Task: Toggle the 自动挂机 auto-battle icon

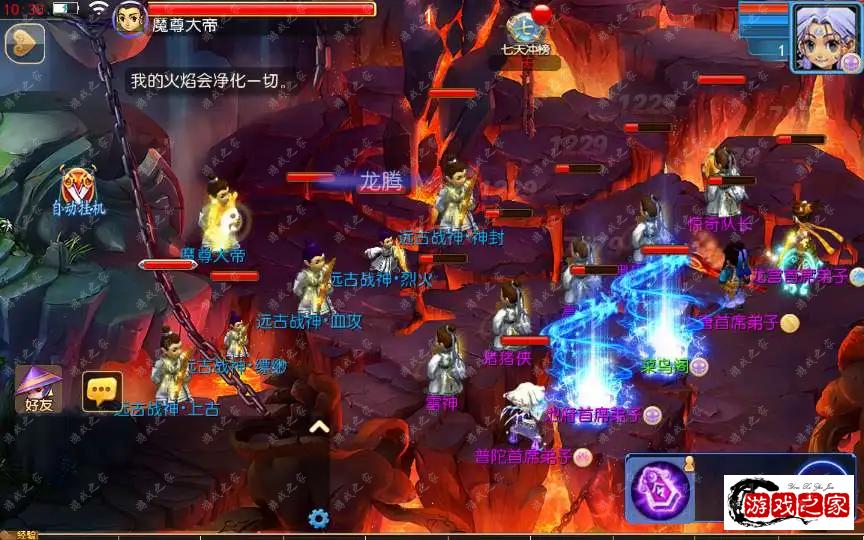Action: point(79,190)
